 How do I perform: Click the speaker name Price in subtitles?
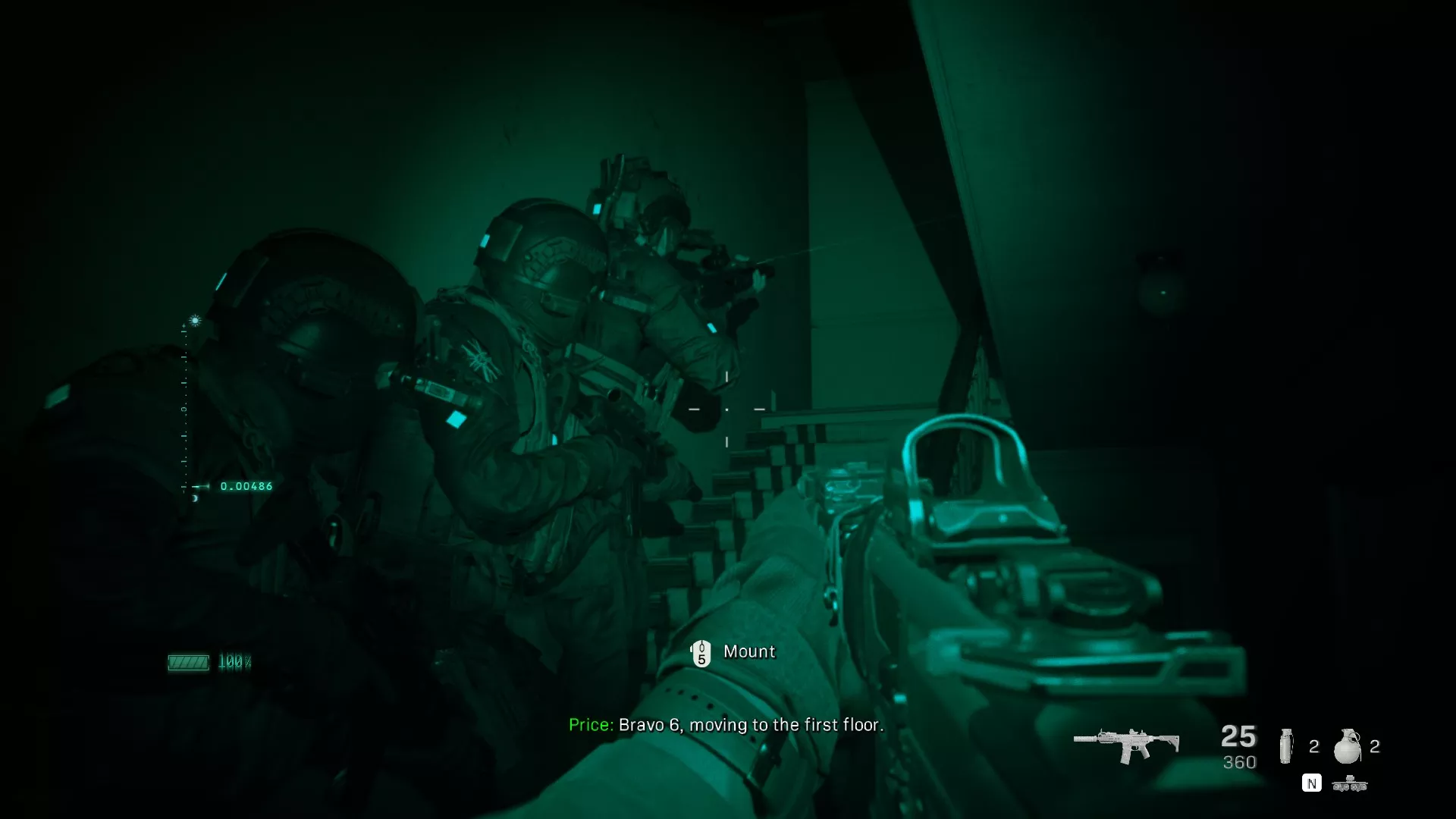[x=590, y=725]
